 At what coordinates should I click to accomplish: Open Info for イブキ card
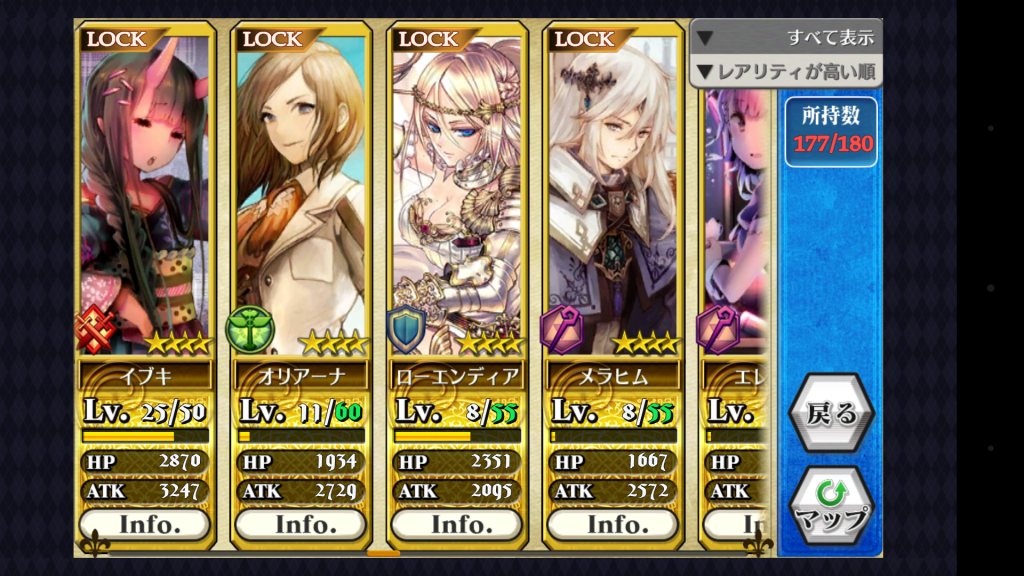tap(145, 524)
